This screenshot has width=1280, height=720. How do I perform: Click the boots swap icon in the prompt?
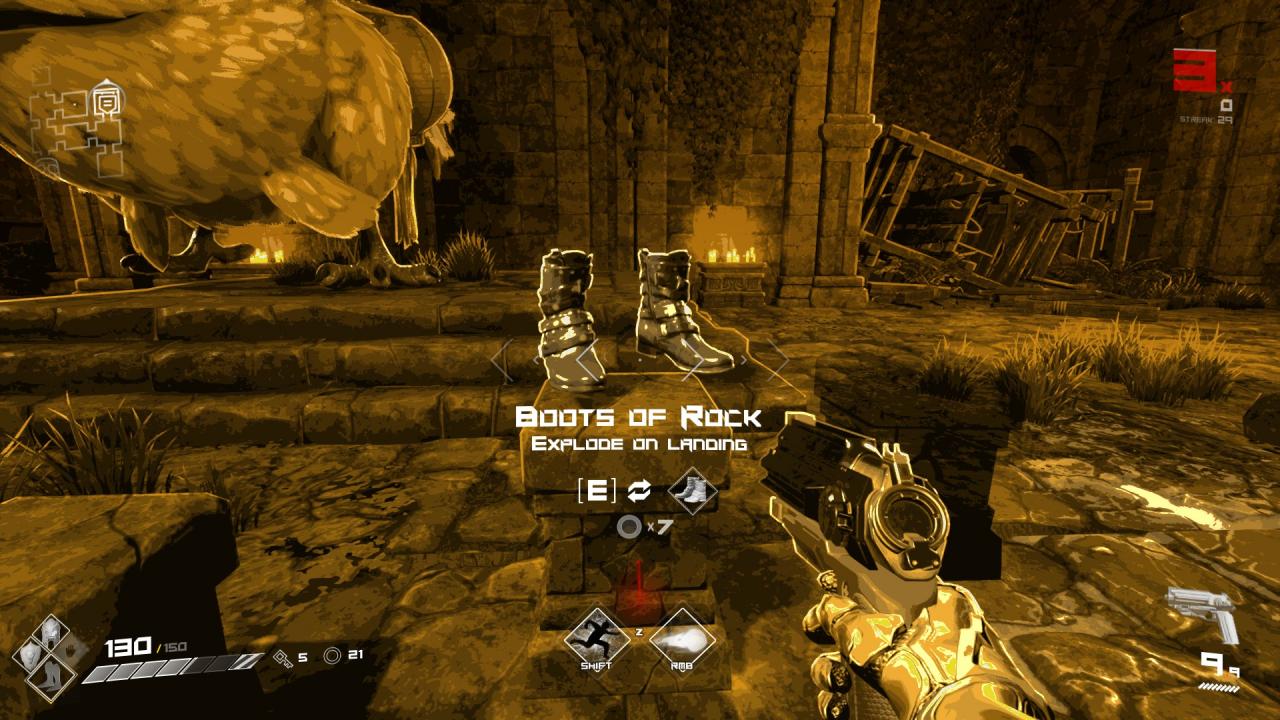692,491
